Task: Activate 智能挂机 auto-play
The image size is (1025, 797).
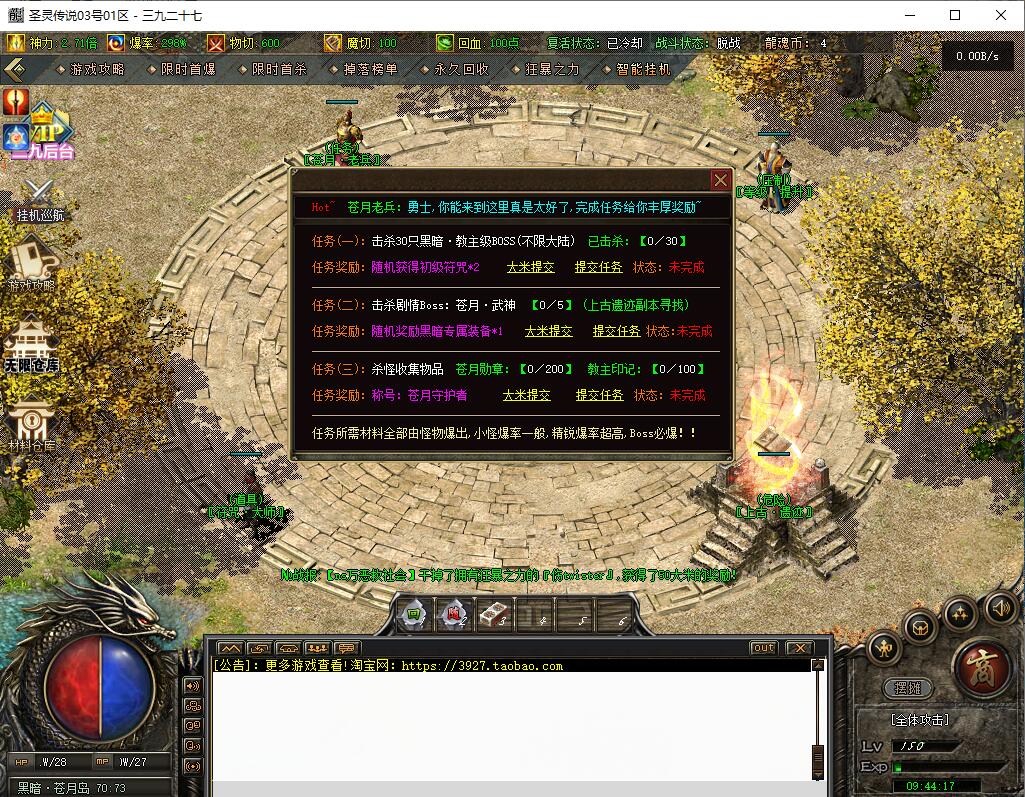Action: [x=643, y=69]
